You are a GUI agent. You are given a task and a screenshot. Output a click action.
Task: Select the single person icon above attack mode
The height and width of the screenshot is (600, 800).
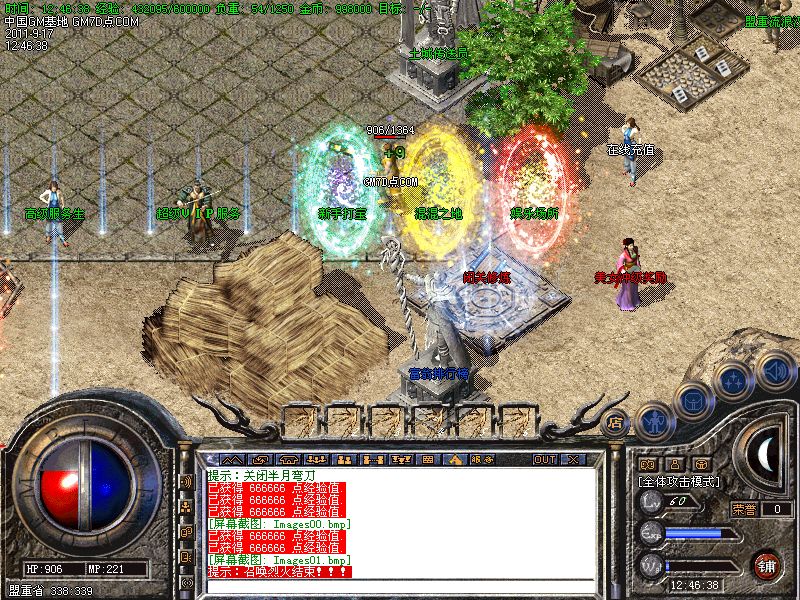coord(675,464)
